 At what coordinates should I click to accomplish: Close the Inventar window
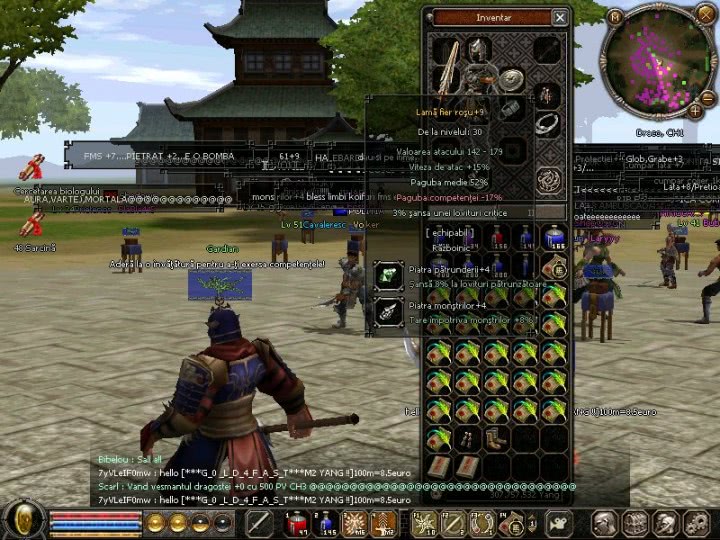[x=560, y=17]
